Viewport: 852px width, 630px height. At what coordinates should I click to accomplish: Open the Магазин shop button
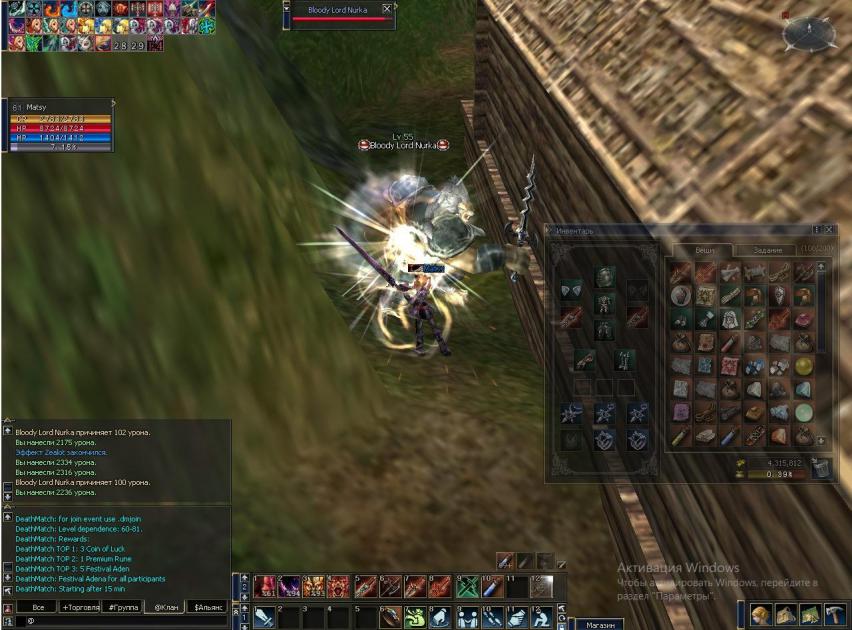click(600, 624)
